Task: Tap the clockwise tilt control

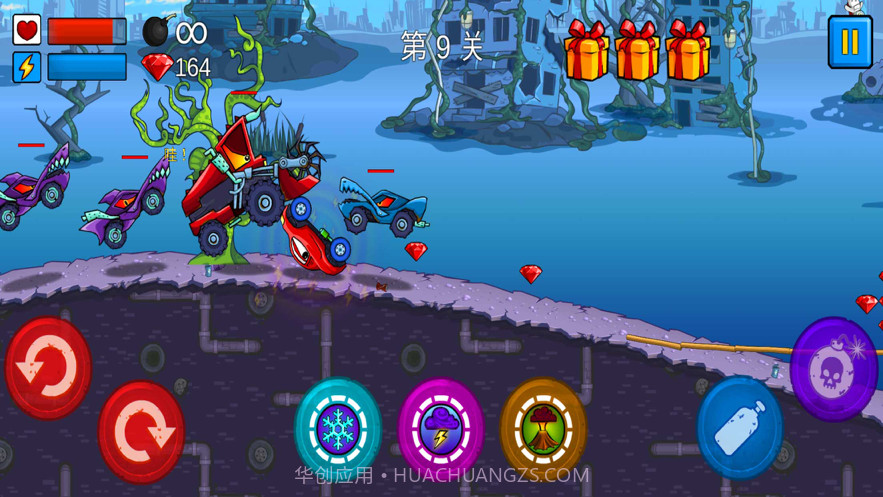Action: point(141,432)
